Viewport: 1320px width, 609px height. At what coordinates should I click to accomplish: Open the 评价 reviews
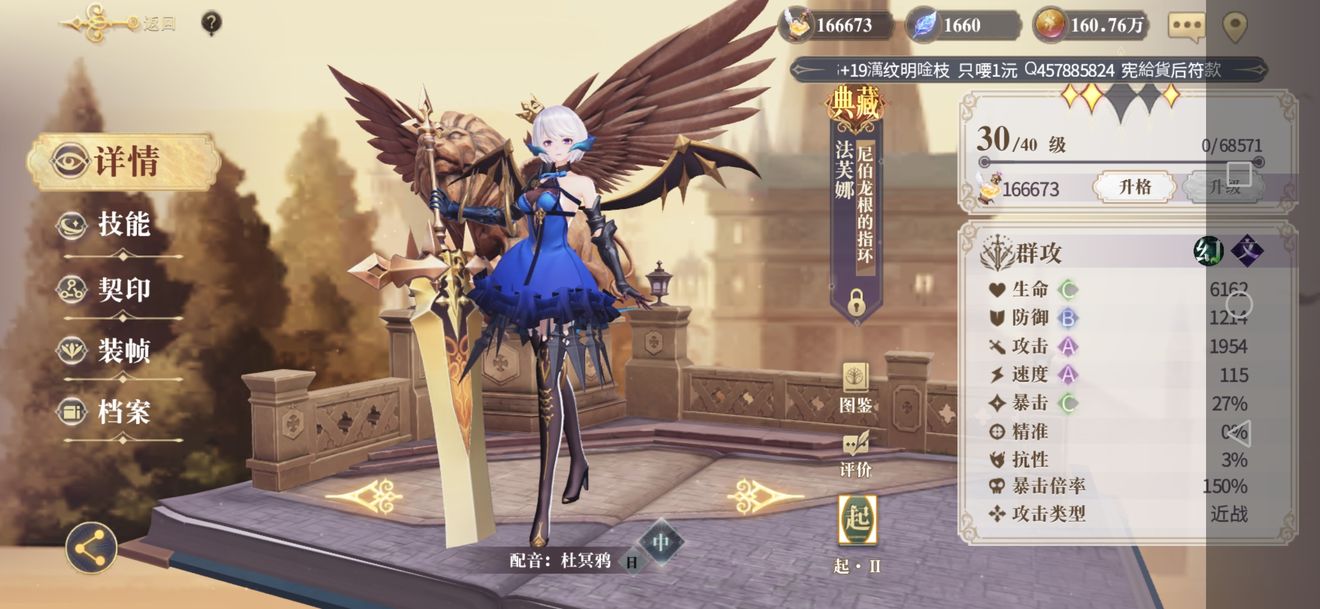[856, 453]
